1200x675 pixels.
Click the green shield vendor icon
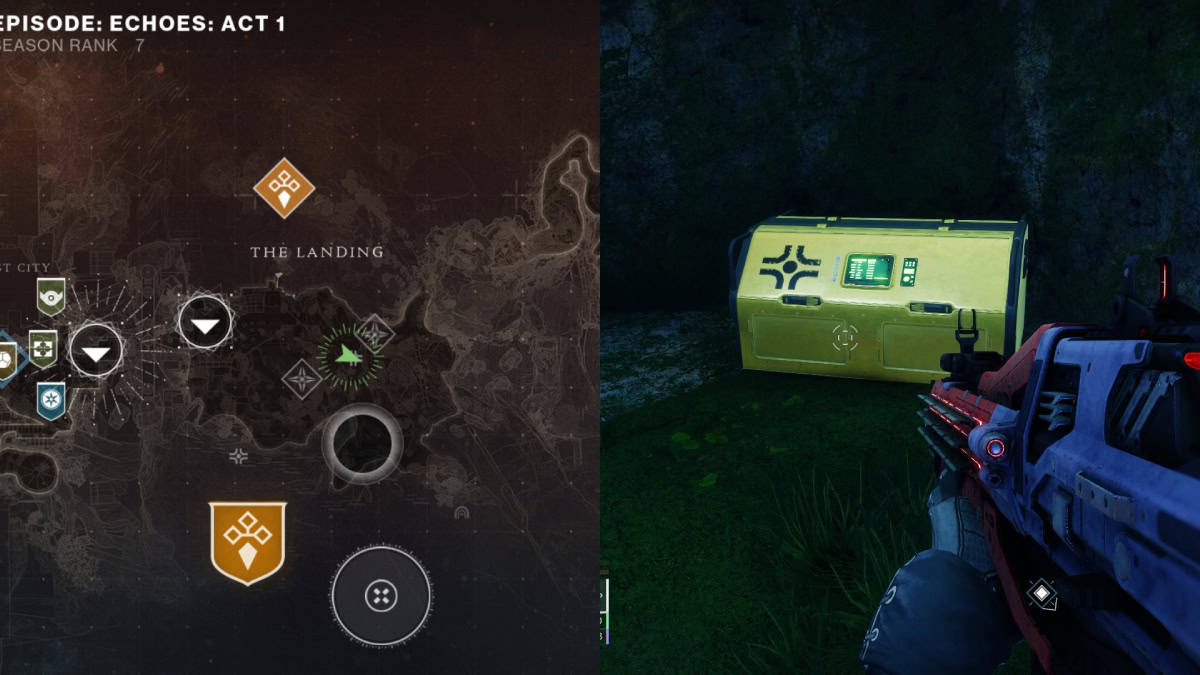pos(51,296)
